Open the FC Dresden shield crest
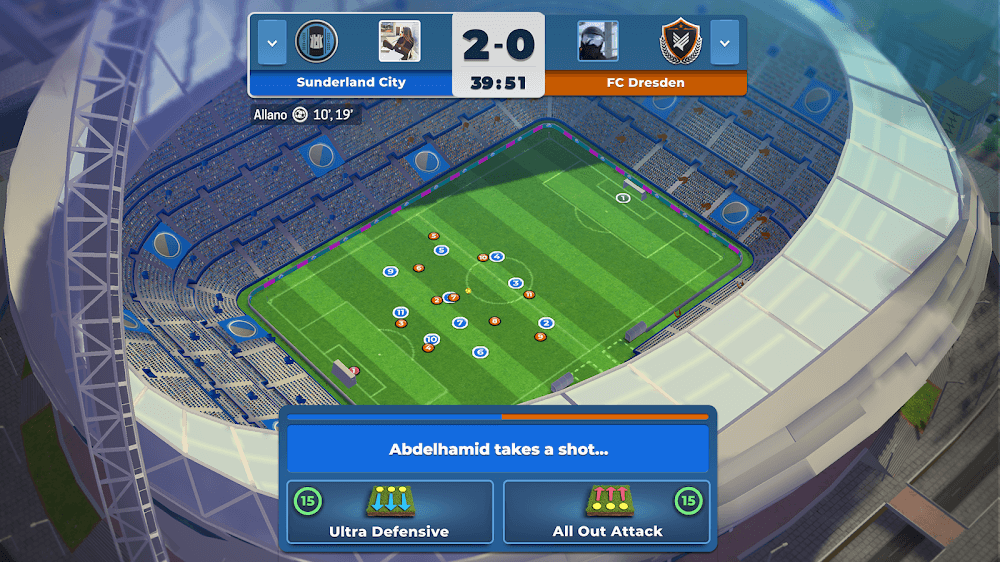This screenshot has width=1000, height=562. pos(682,42)
